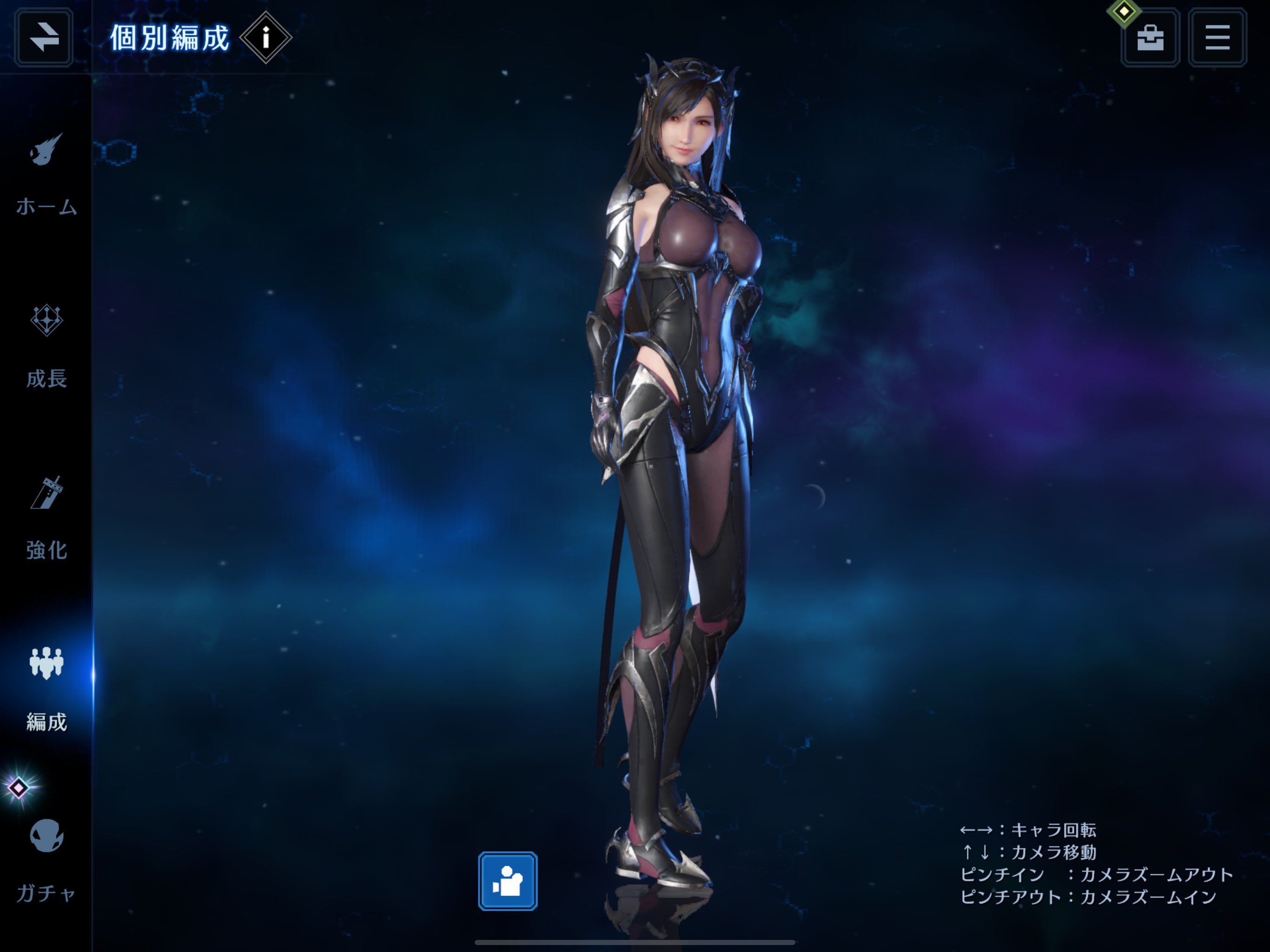Viewport: 1270px width, 952px height.
Task: Switch to the 成長 growth section
Action: (x=46, y=344)
